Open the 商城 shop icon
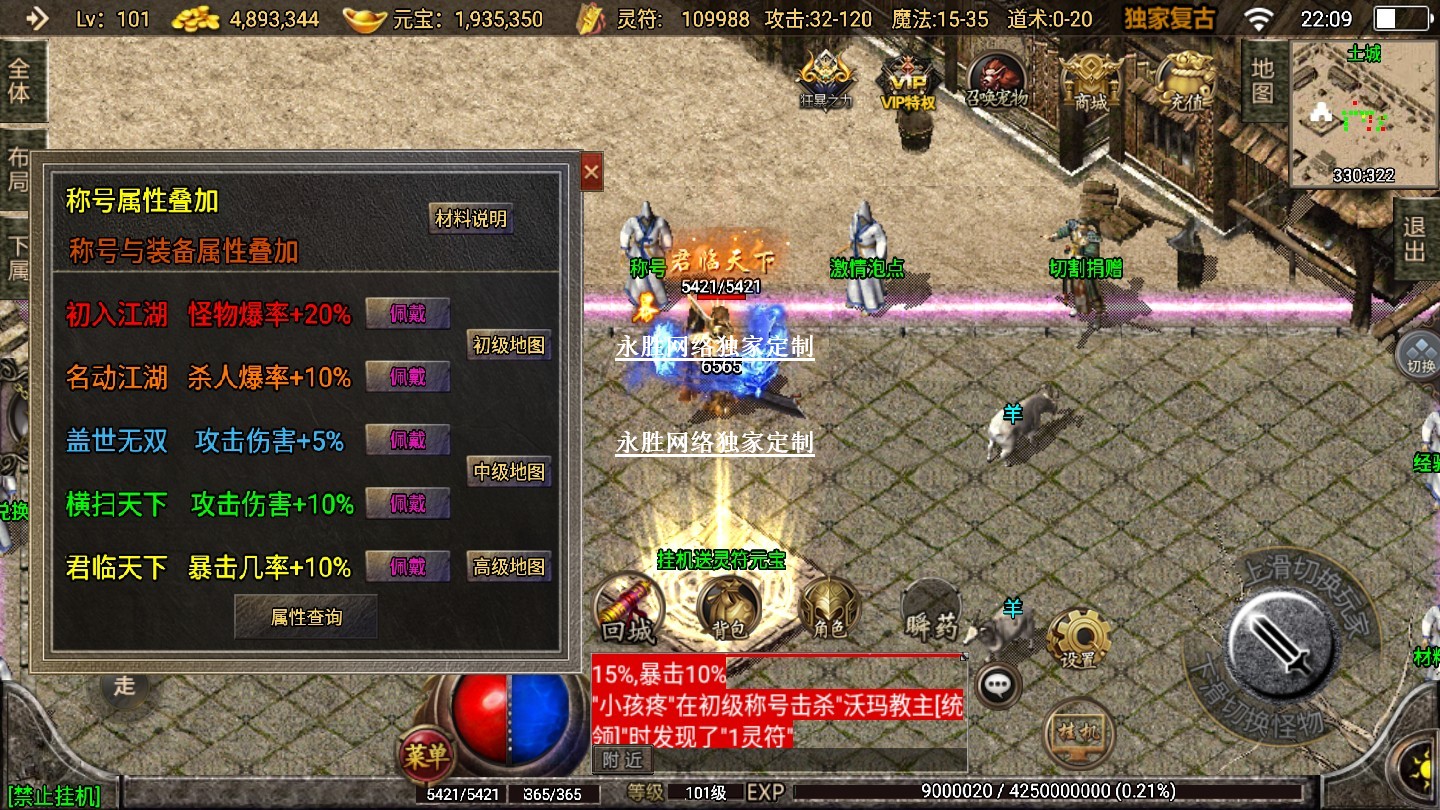This screenshot has width=1440, height=810. pos(1091,78)
